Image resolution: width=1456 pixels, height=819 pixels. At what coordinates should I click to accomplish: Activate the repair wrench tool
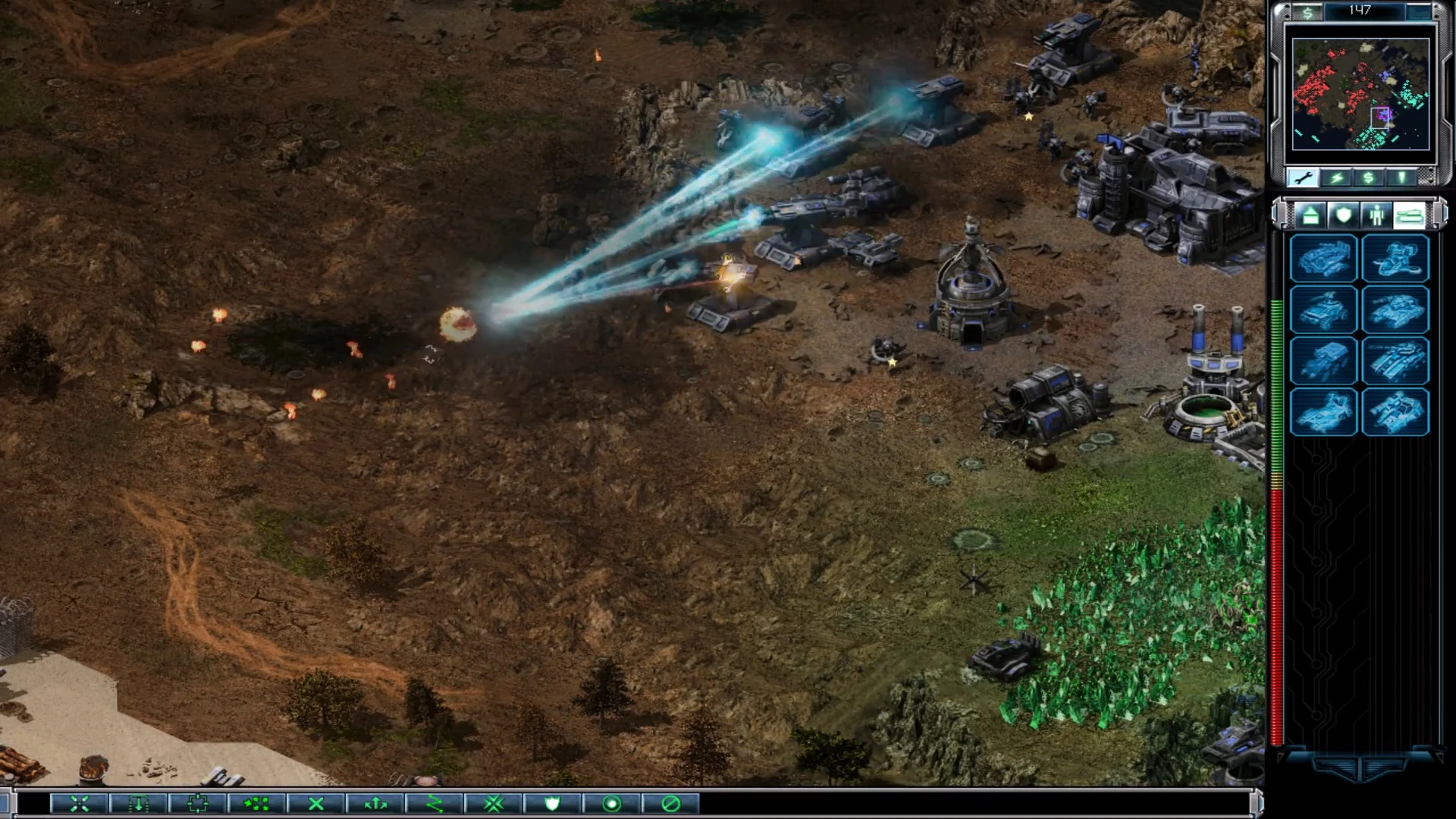[x=1302, y=177]
